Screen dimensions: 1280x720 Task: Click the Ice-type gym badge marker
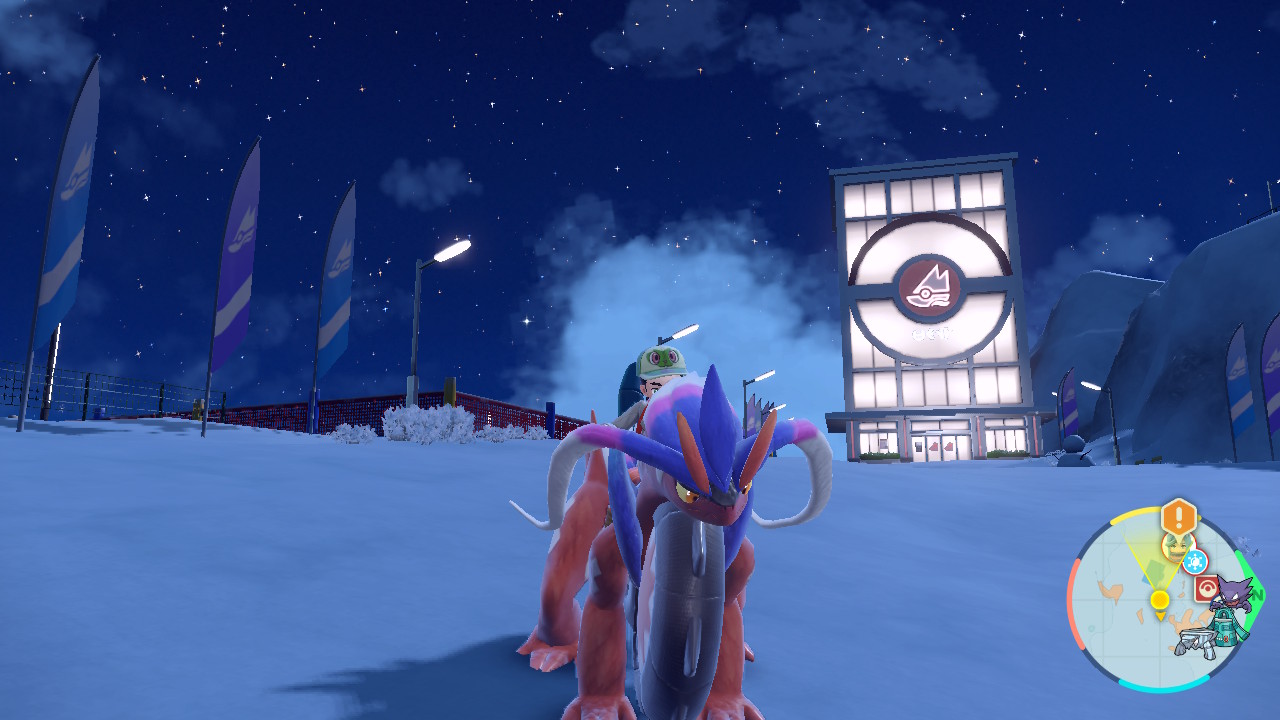click(x=1194, y=561)
